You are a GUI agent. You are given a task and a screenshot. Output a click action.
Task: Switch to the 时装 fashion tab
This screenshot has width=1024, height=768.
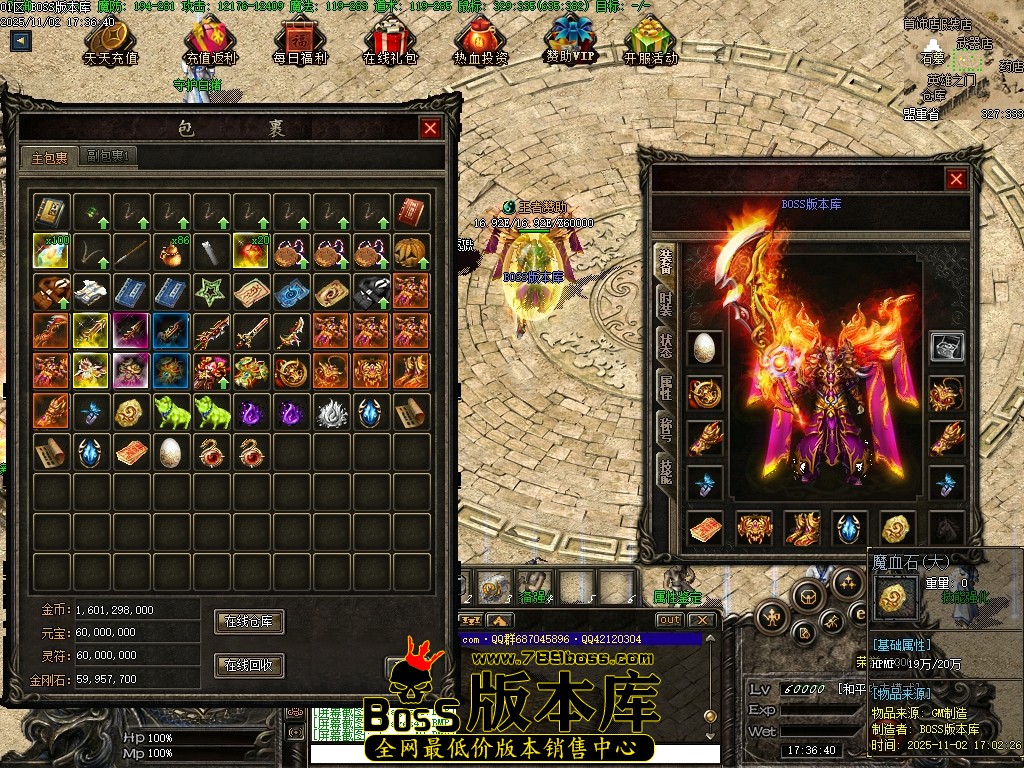click(665, 300)
